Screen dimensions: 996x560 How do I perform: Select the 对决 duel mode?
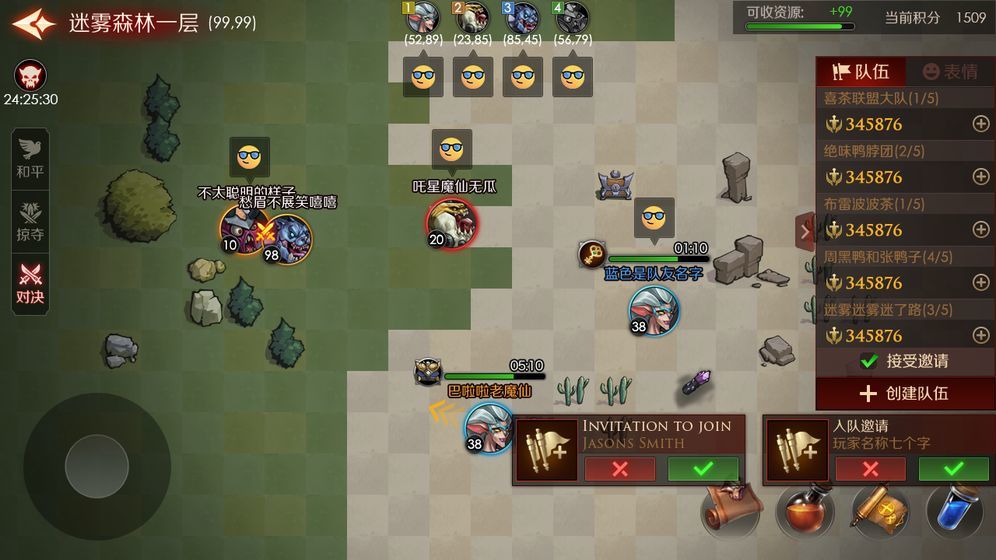(30, 283)
